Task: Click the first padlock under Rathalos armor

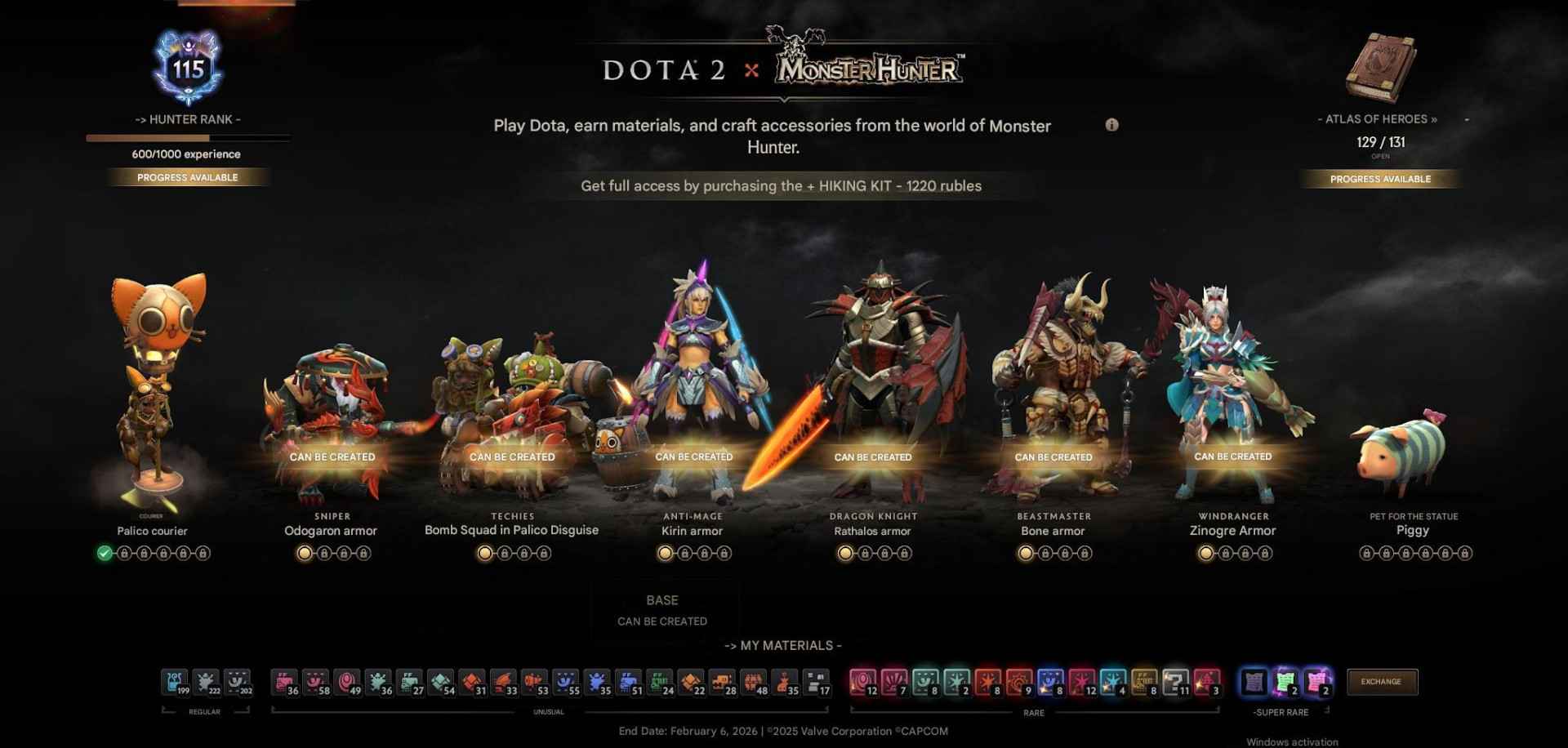Action: pos(864,553)
